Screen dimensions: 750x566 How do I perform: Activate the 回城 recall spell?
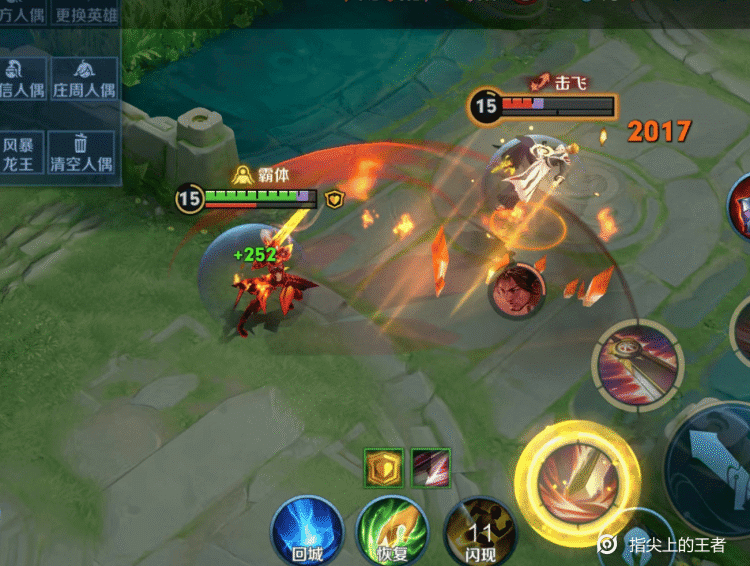click(x=307, y=531)
